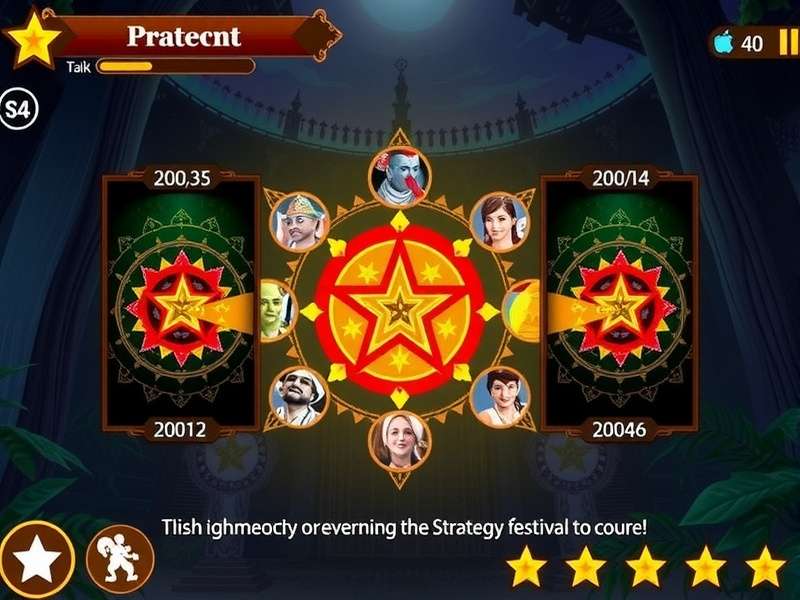Screen dimensions: 800x600
Task: Tap the S4 round badge
Action: click(17, 108)
